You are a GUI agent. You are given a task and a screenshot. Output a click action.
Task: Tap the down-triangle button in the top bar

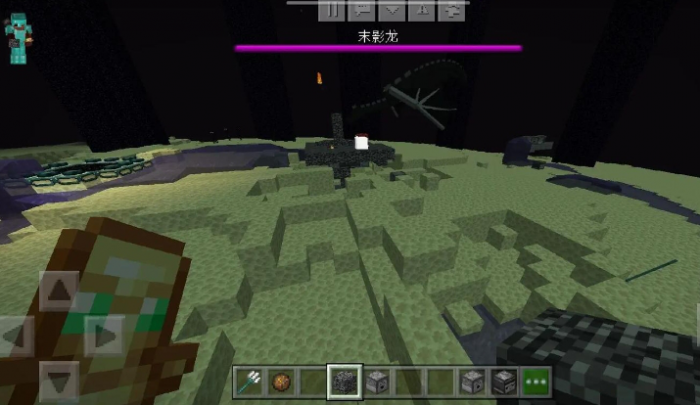392,10
